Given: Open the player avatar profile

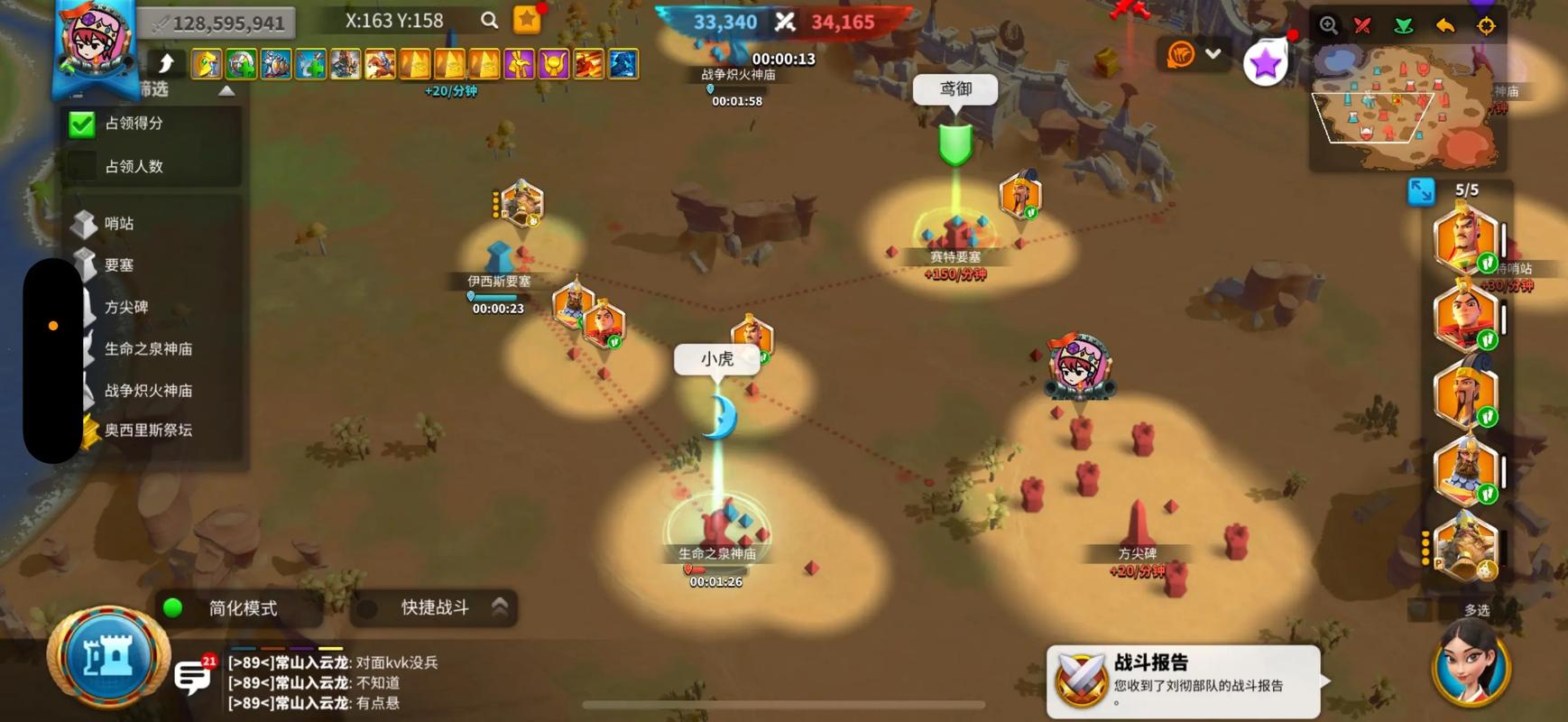Looking at the screenshot, I should (x=96, y=41).
